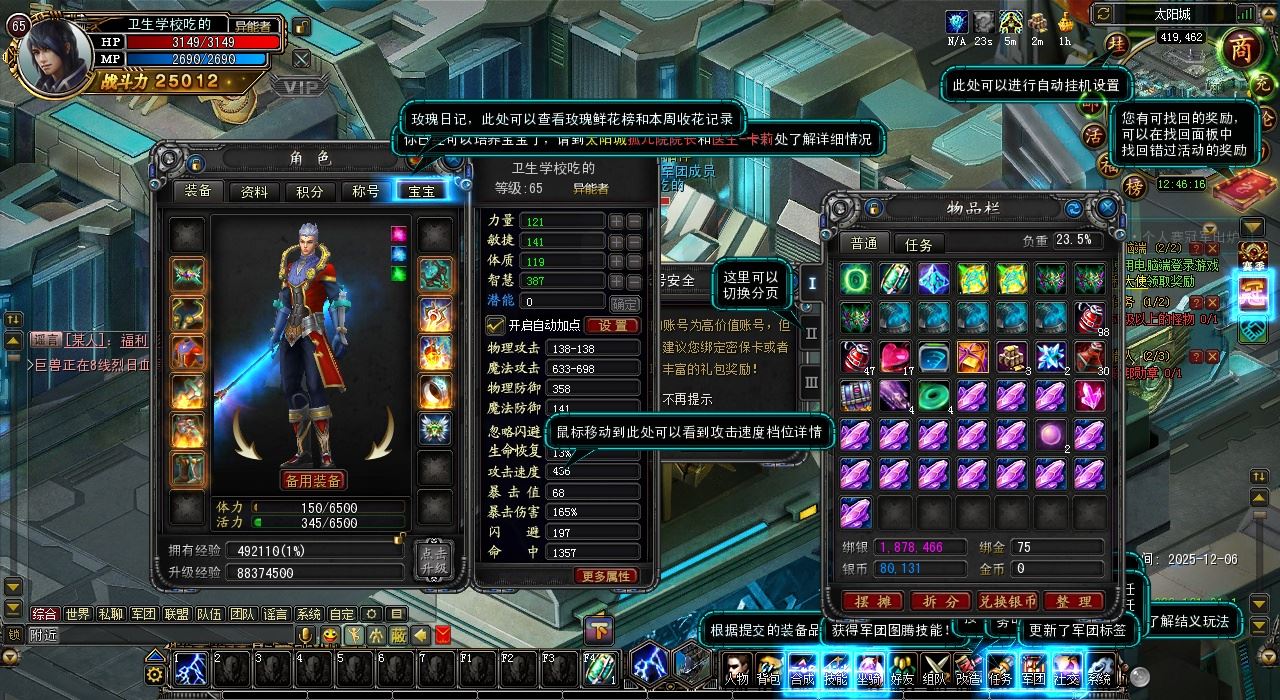Select the 称号 title tab
The height and width of the screenshot is (700, 1280).
(x=365, y=192)
